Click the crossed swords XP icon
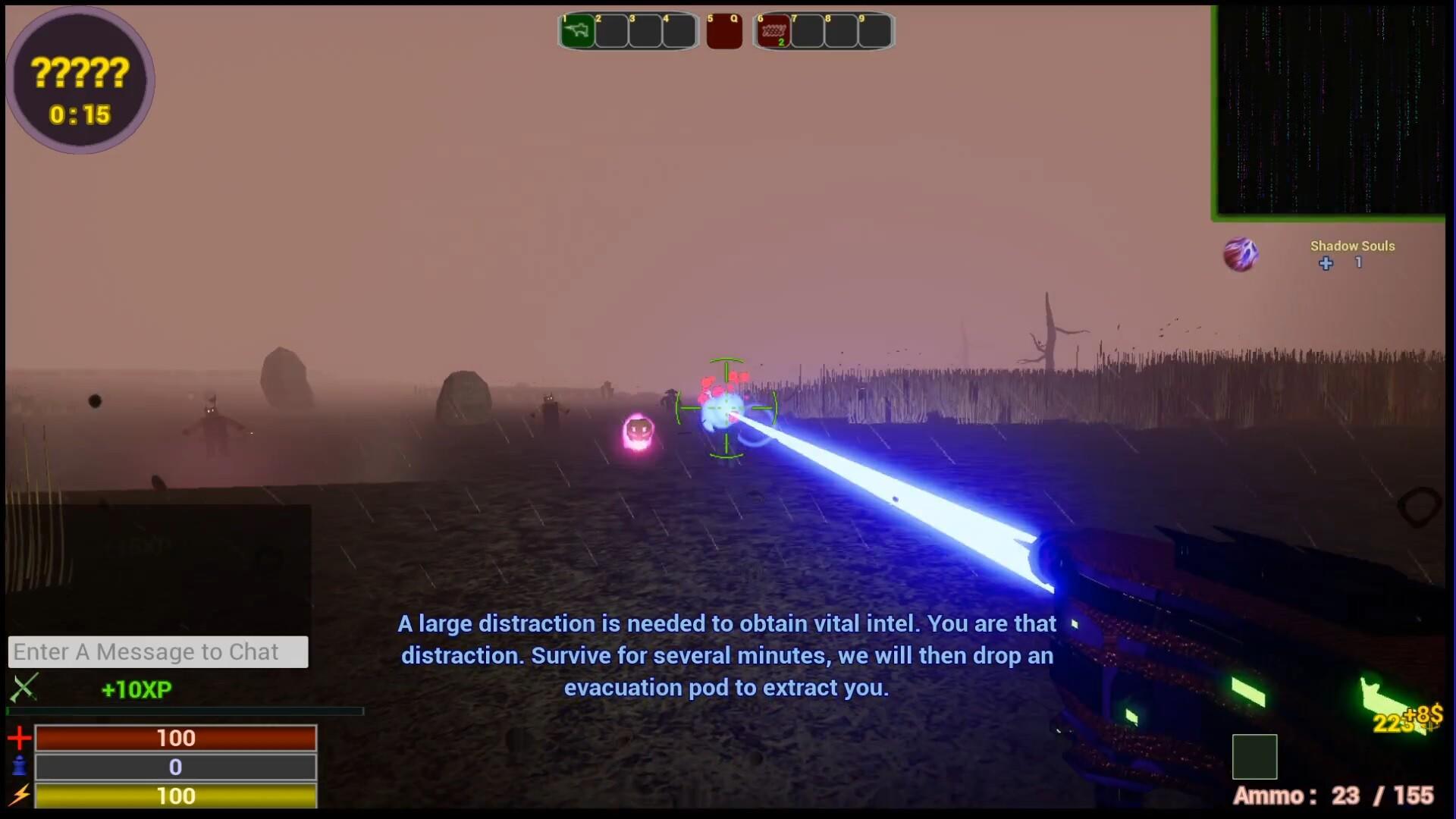The image size is (1456, 819). point(25,689)
